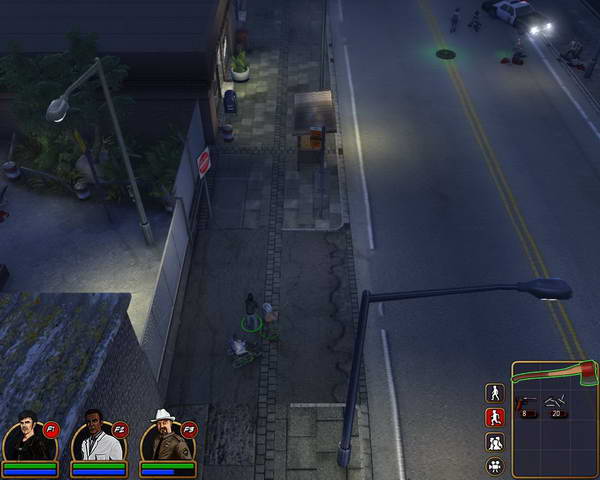Equip the fire axe in the inventory
This screenshot has height=480, width=600.
coord(554,374)
